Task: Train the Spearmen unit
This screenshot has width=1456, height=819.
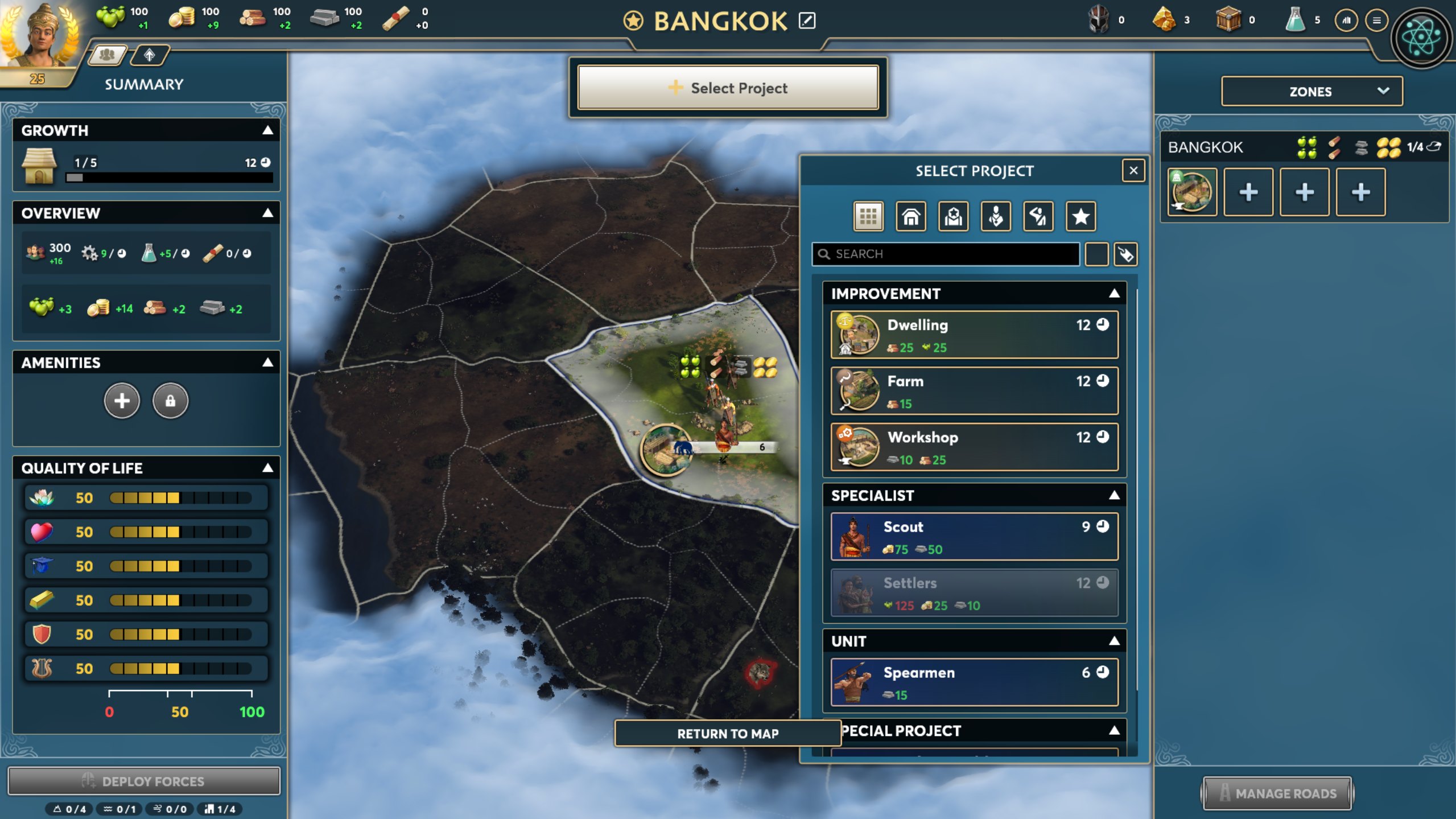Action: pyautogui.click(x=974, y=682)
